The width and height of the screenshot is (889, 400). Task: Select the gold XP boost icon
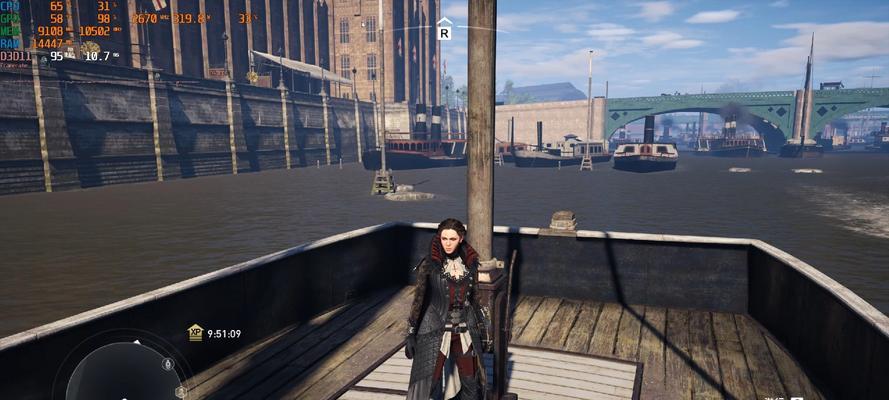pyautogui.click(x=195, y=333)
